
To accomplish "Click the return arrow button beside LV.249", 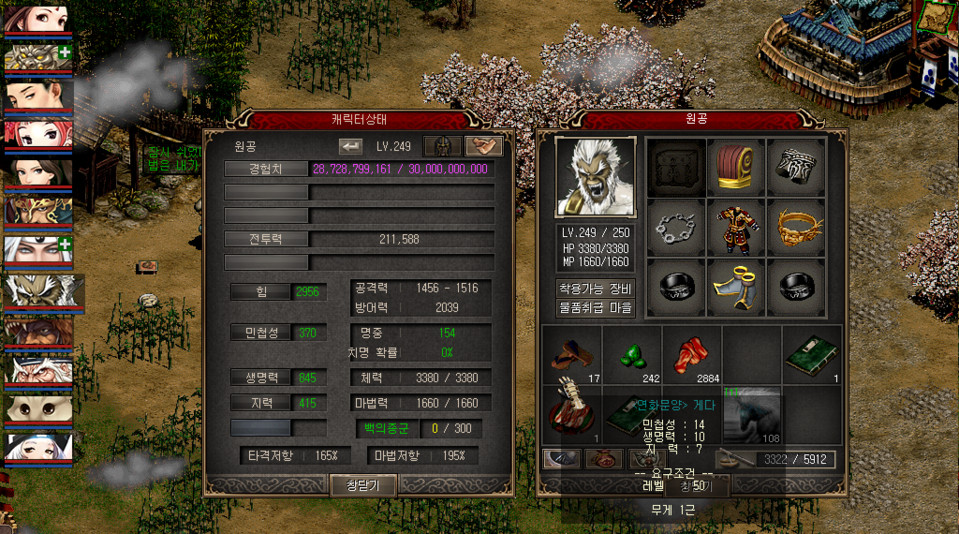I will (351, 147).
